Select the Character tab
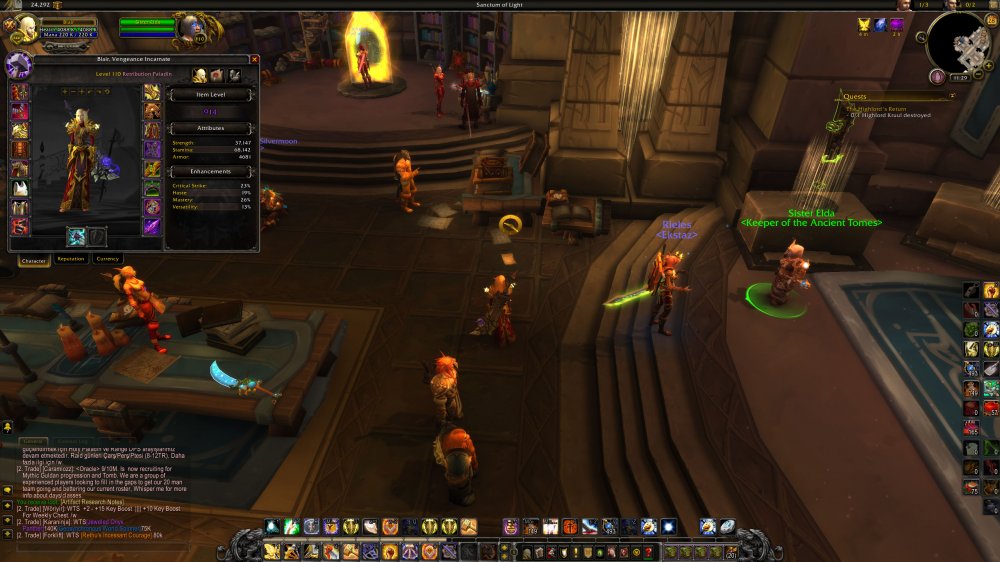This screenshot has width=1000, height=562. click(x=34, y=259)
